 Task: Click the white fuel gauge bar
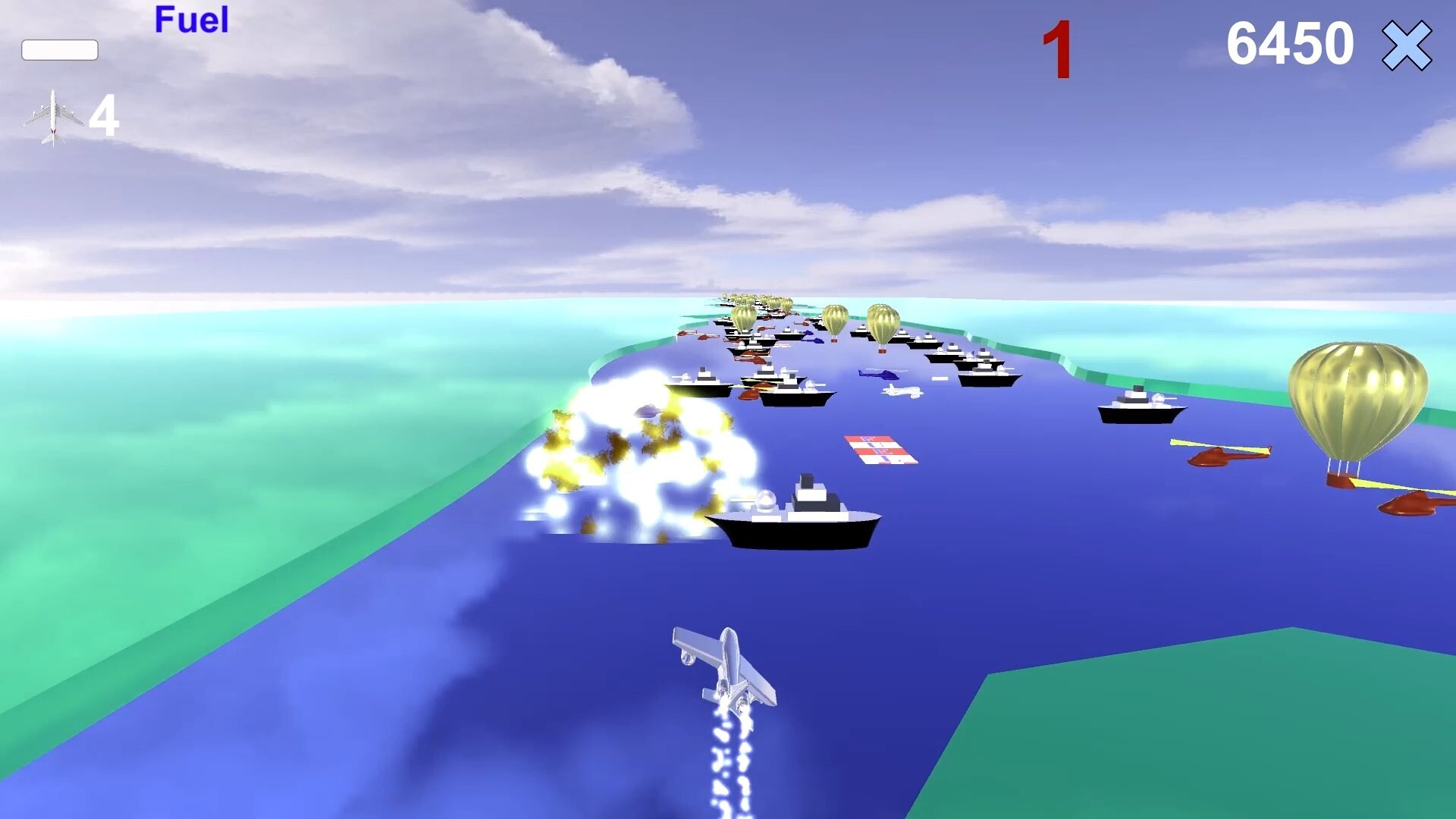(x=60, y=50)
